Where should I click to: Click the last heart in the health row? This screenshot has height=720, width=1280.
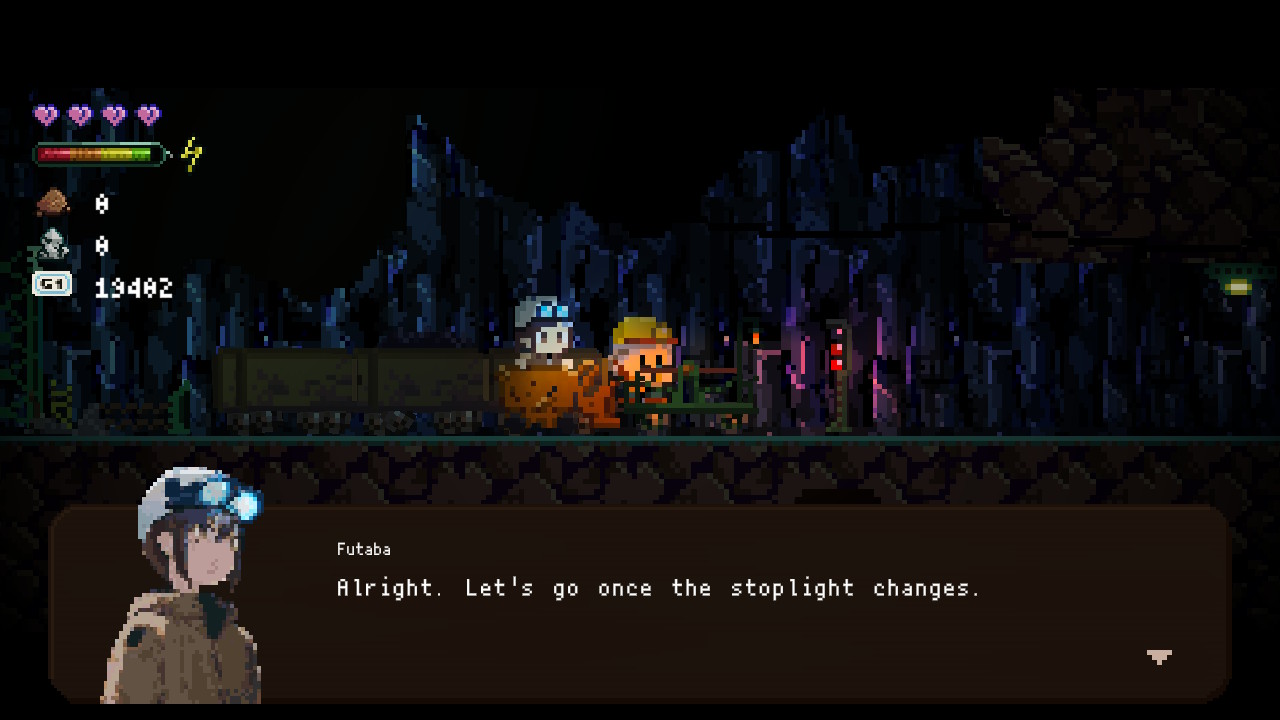[x=148, y=112]
